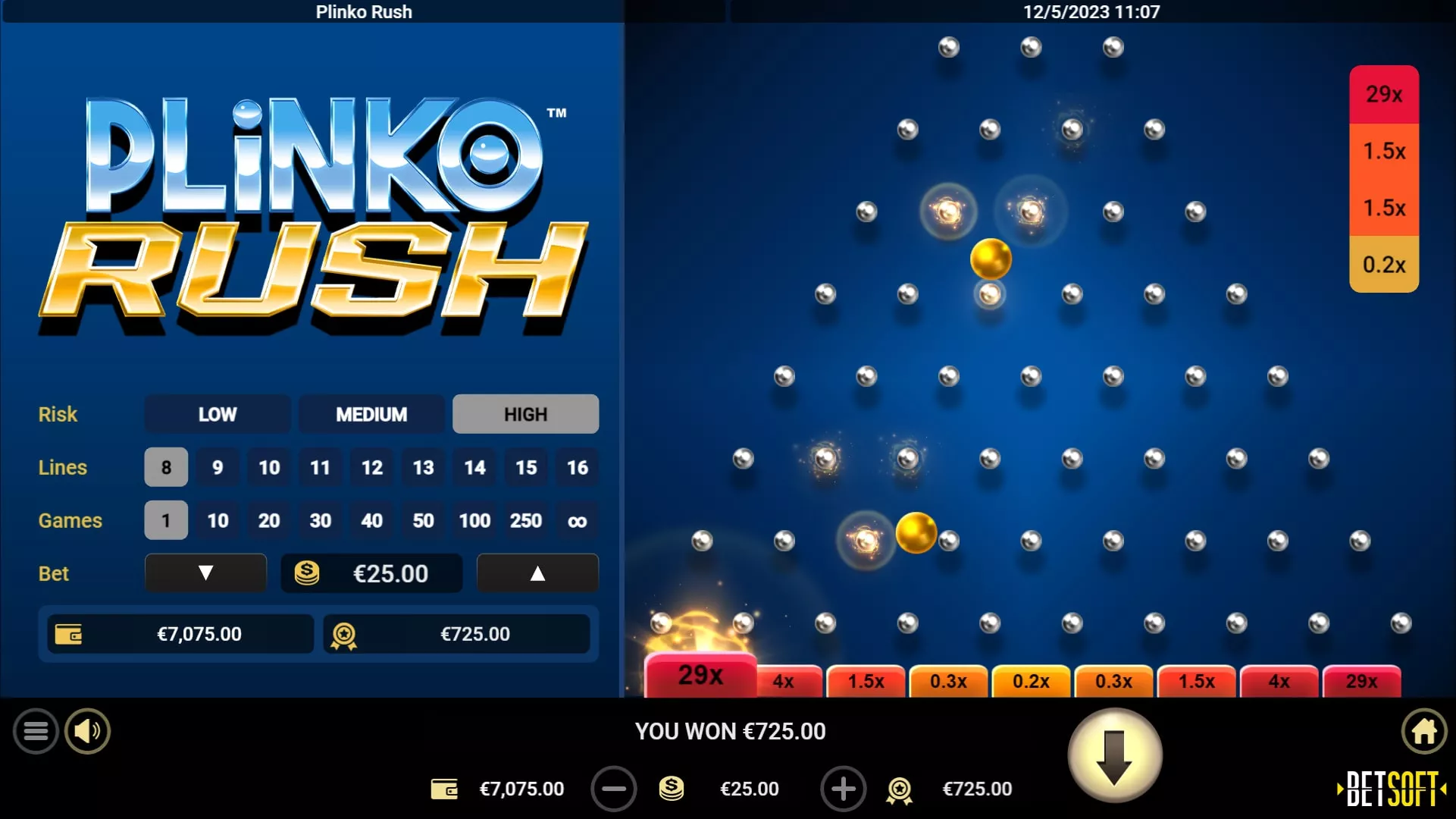1456x819 pixels.
Task: Select LOW risk level
Action: 218,414
